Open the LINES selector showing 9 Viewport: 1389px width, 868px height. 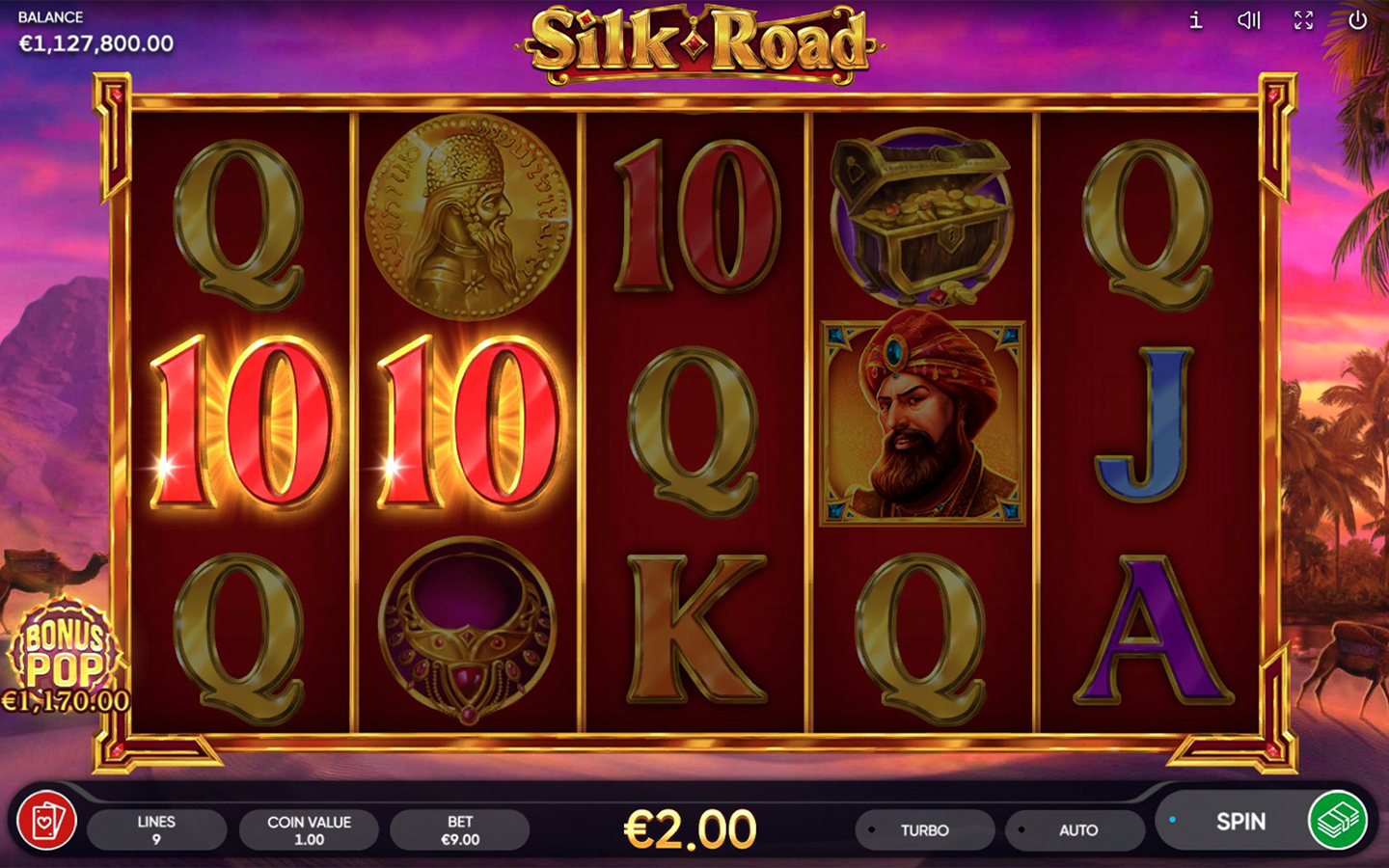tap(157, 829)
